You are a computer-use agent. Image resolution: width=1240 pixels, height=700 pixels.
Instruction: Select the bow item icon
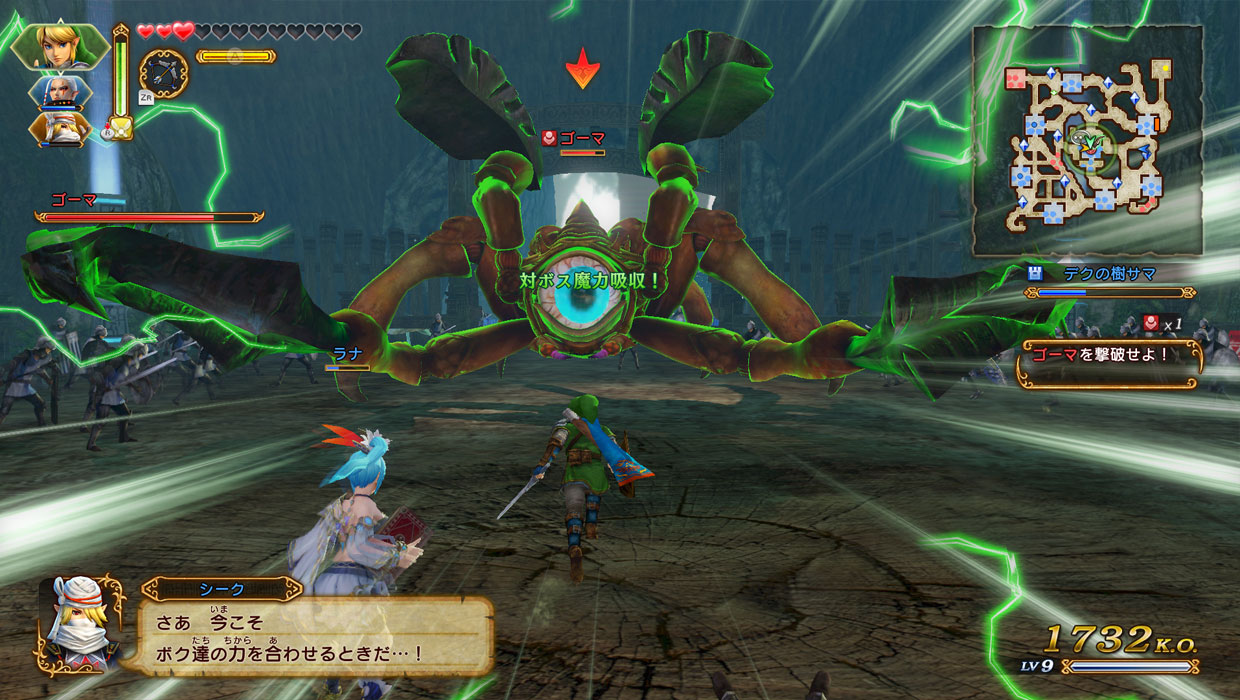(x=164, y=73)
